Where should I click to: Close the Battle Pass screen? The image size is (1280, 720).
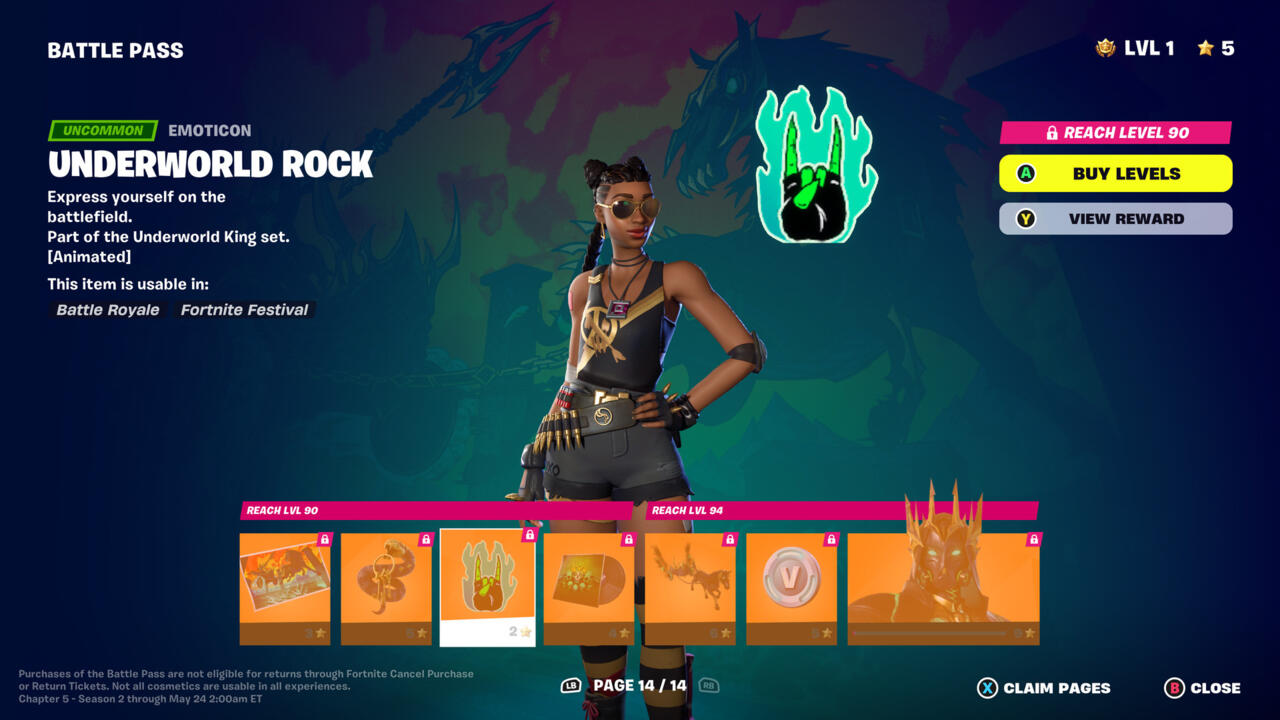click(x=1203, y=688)
